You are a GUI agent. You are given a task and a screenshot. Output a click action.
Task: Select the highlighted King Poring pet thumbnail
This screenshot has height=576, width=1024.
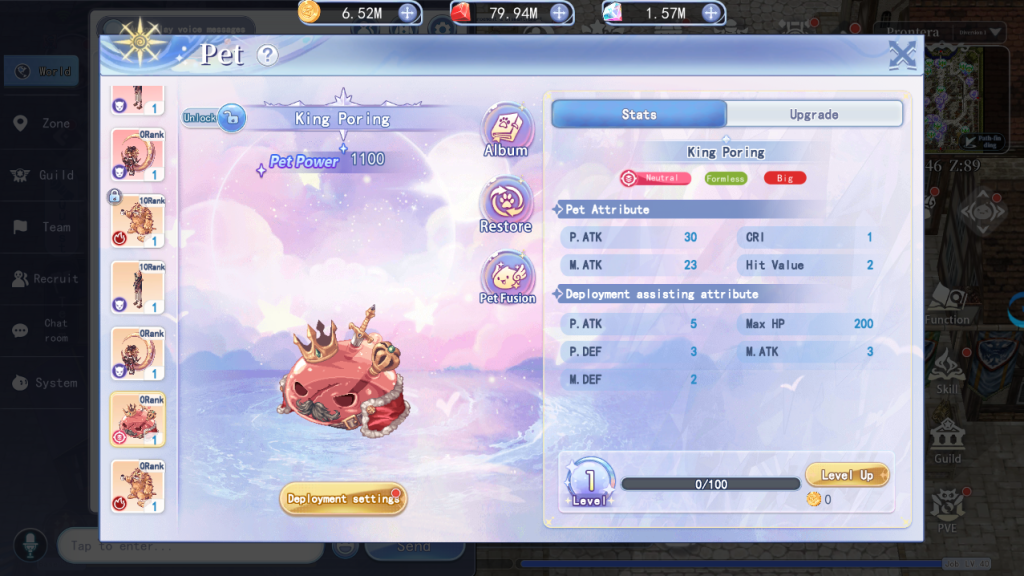pyautogui.click(x=138, y=419)
